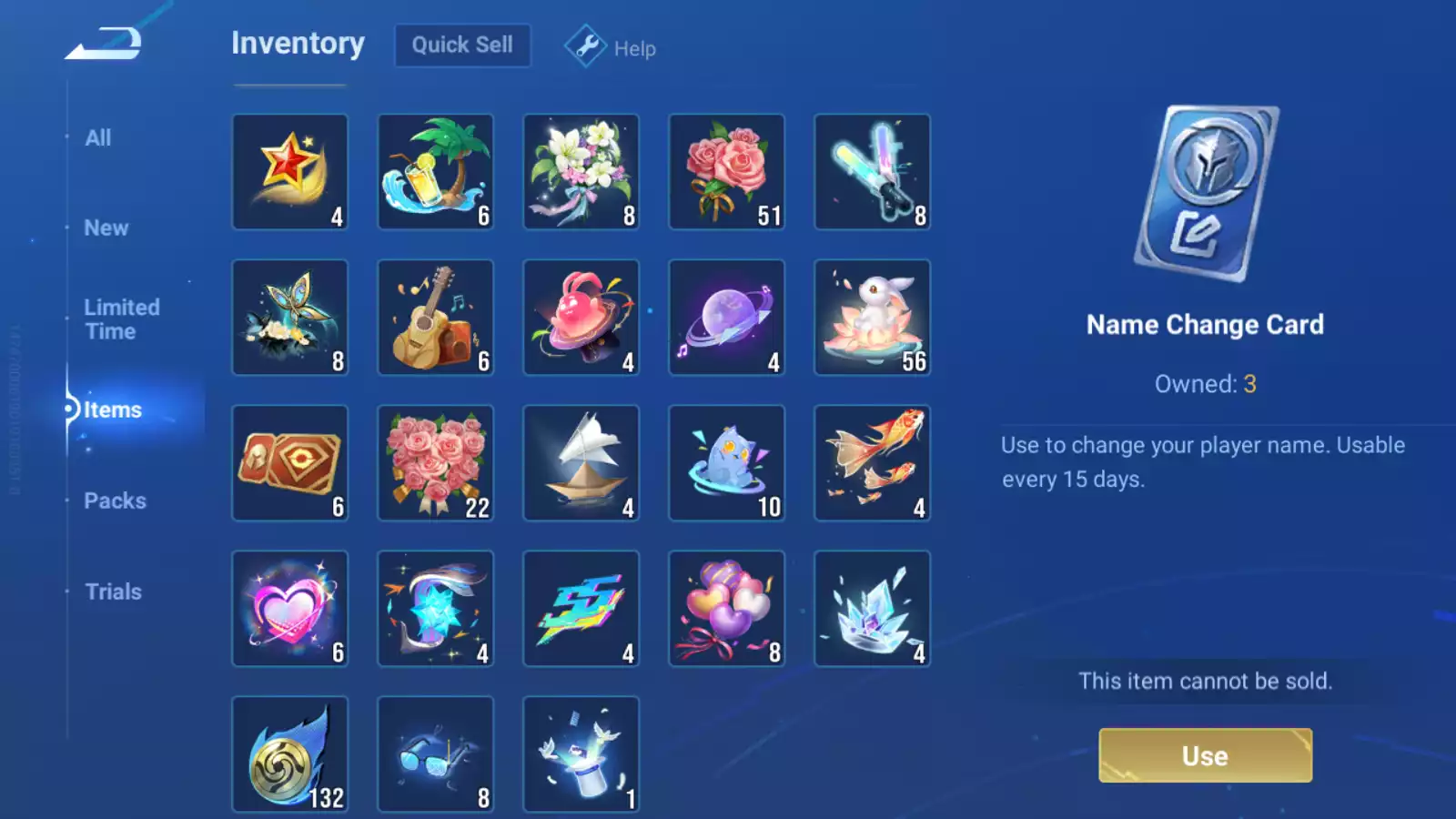Switch to the All tab

point(98,138)
